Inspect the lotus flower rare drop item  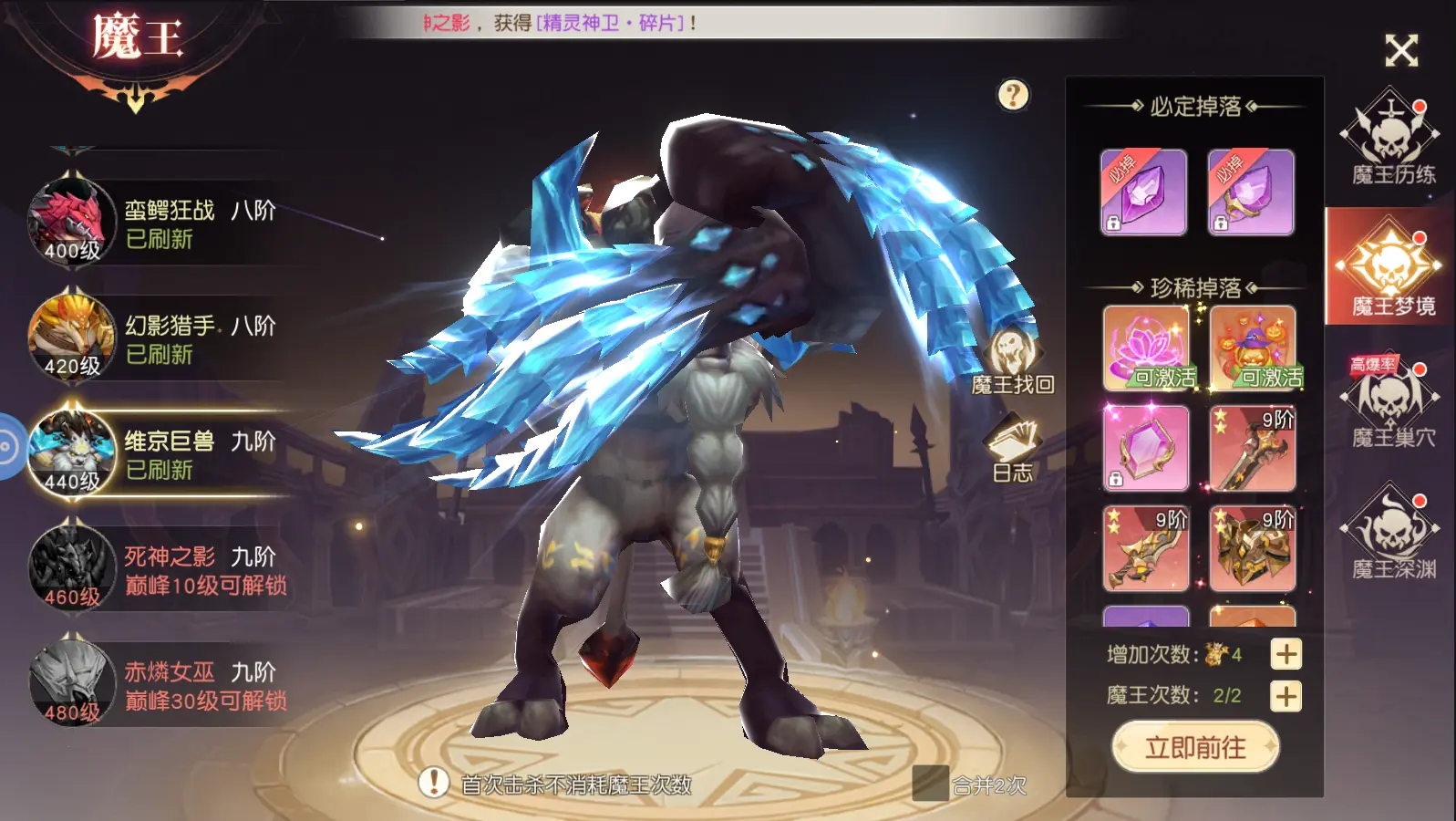[x=1145, y=348]
